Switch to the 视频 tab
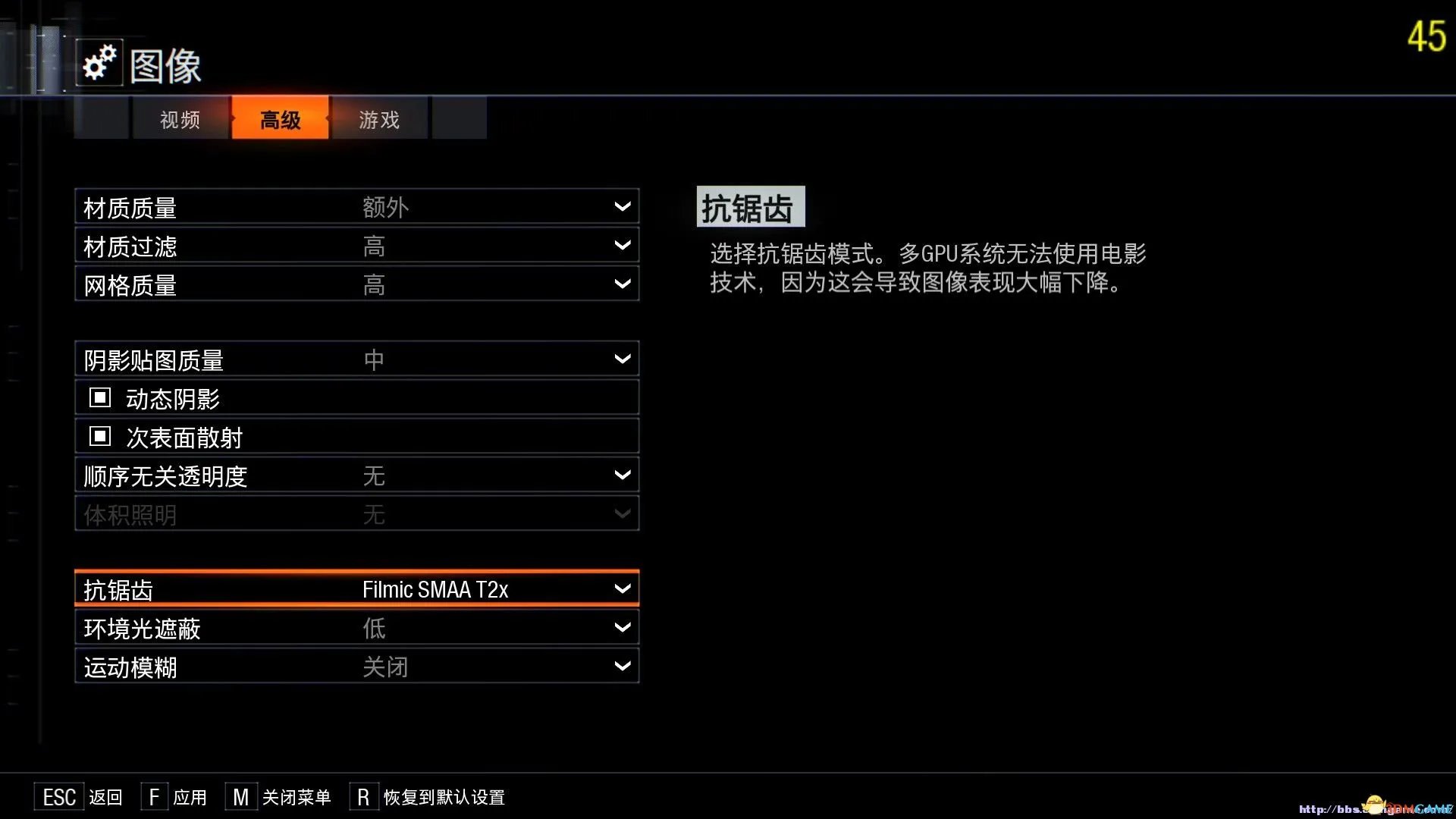Screen dimensions: 1456x819 pyautogui.click(x=180, y=118)
